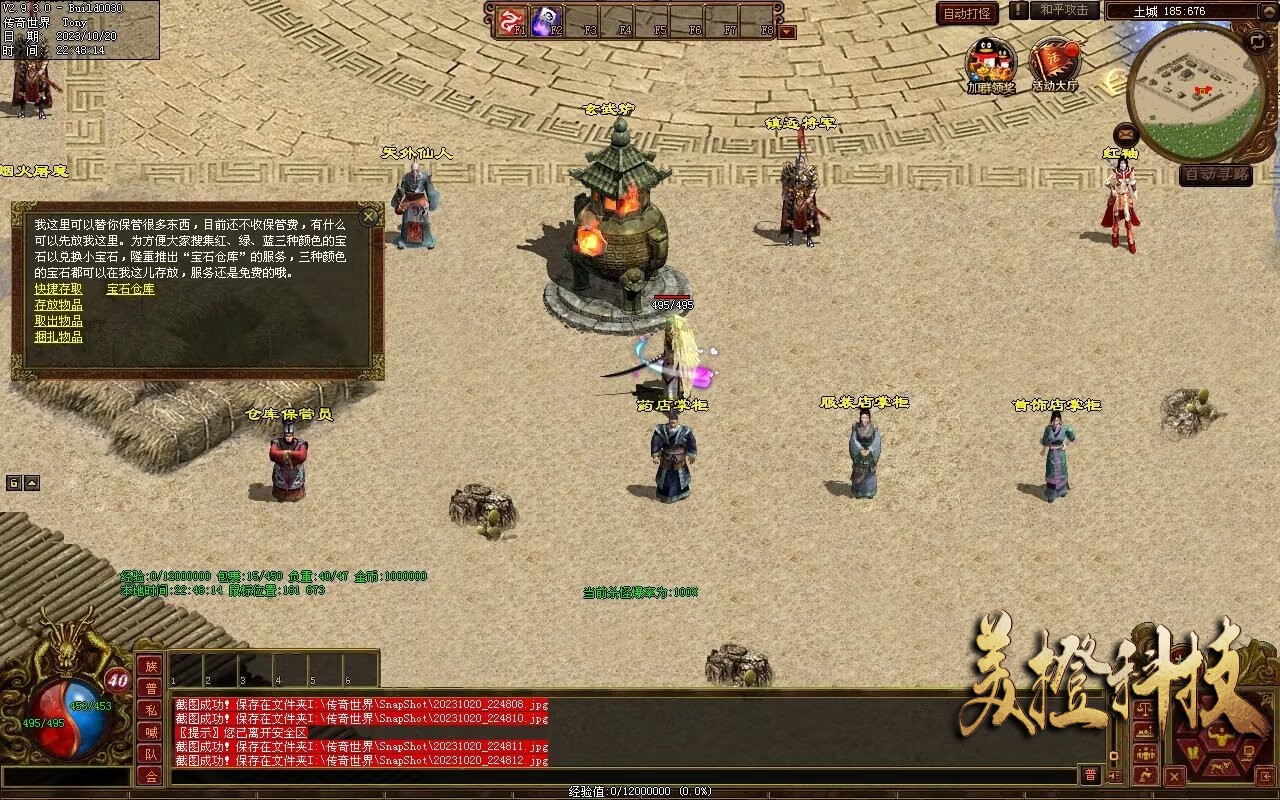1280x800 pixels.
Task: Use the purple flame skill in slot F2
Action: point(546,19)
